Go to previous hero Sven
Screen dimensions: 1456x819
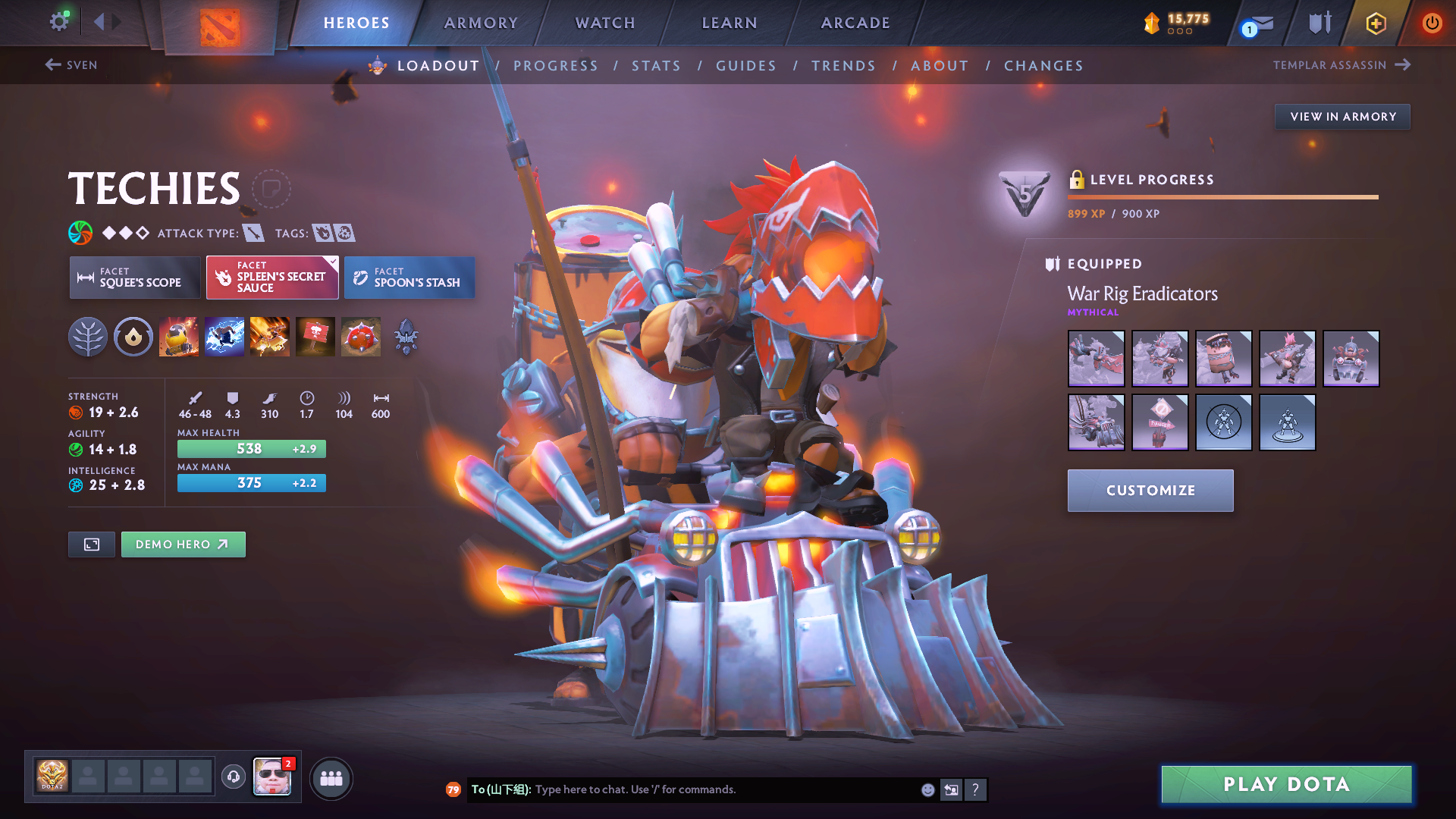coord(71,65)
